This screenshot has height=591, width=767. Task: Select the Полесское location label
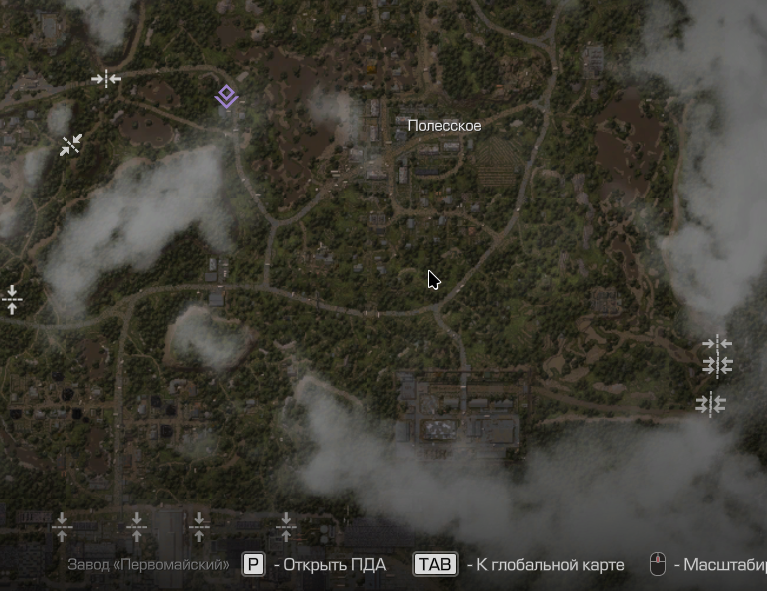[444, 126]
